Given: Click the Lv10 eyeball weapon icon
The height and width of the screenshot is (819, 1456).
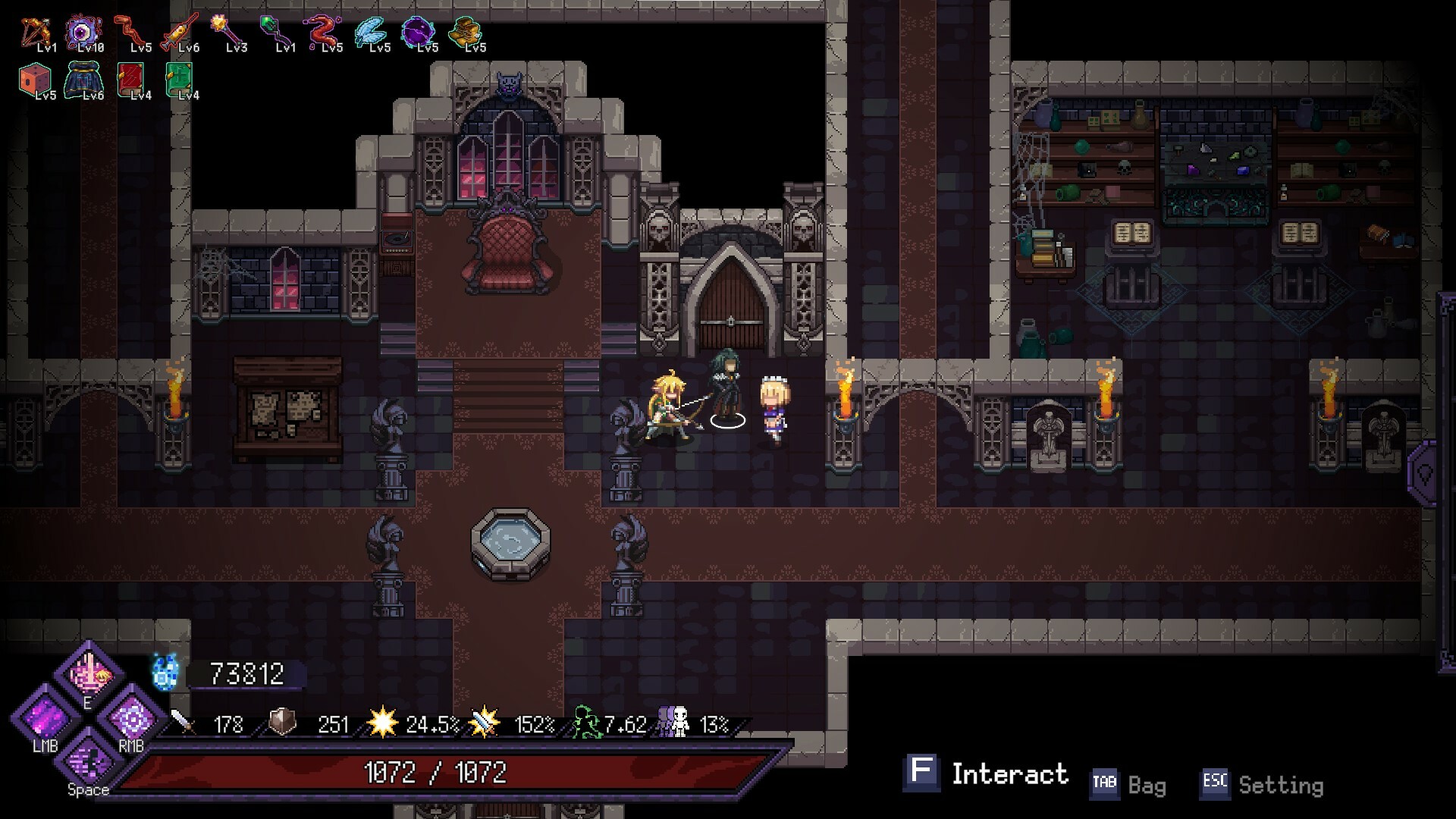Looking at the screenshot, I should coord(84,30).
